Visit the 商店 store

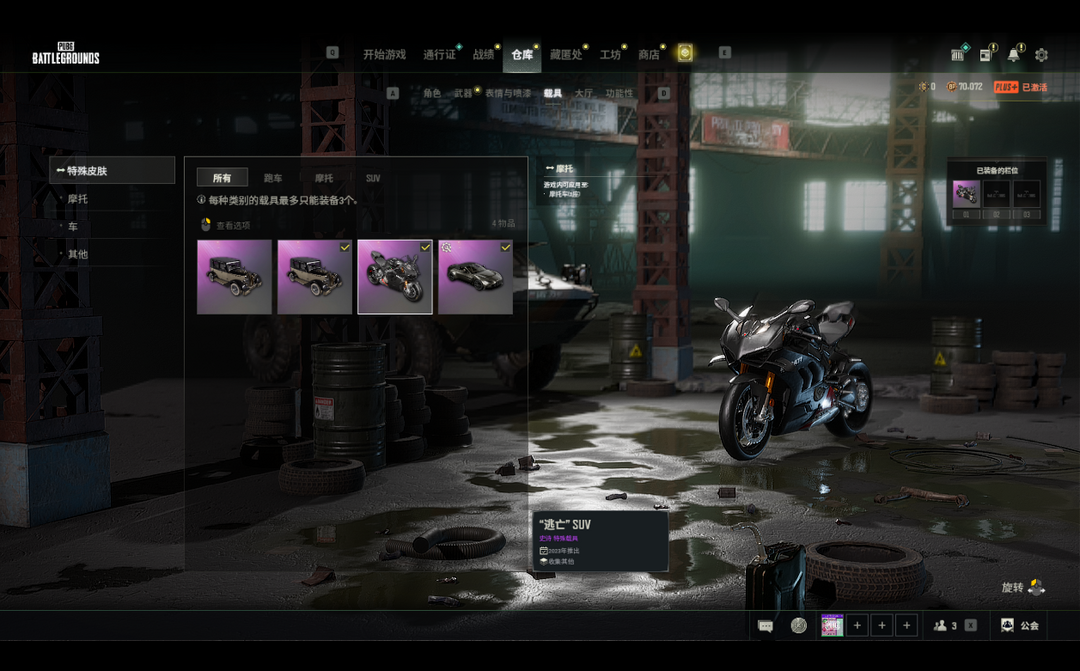[x=649, y=54]
